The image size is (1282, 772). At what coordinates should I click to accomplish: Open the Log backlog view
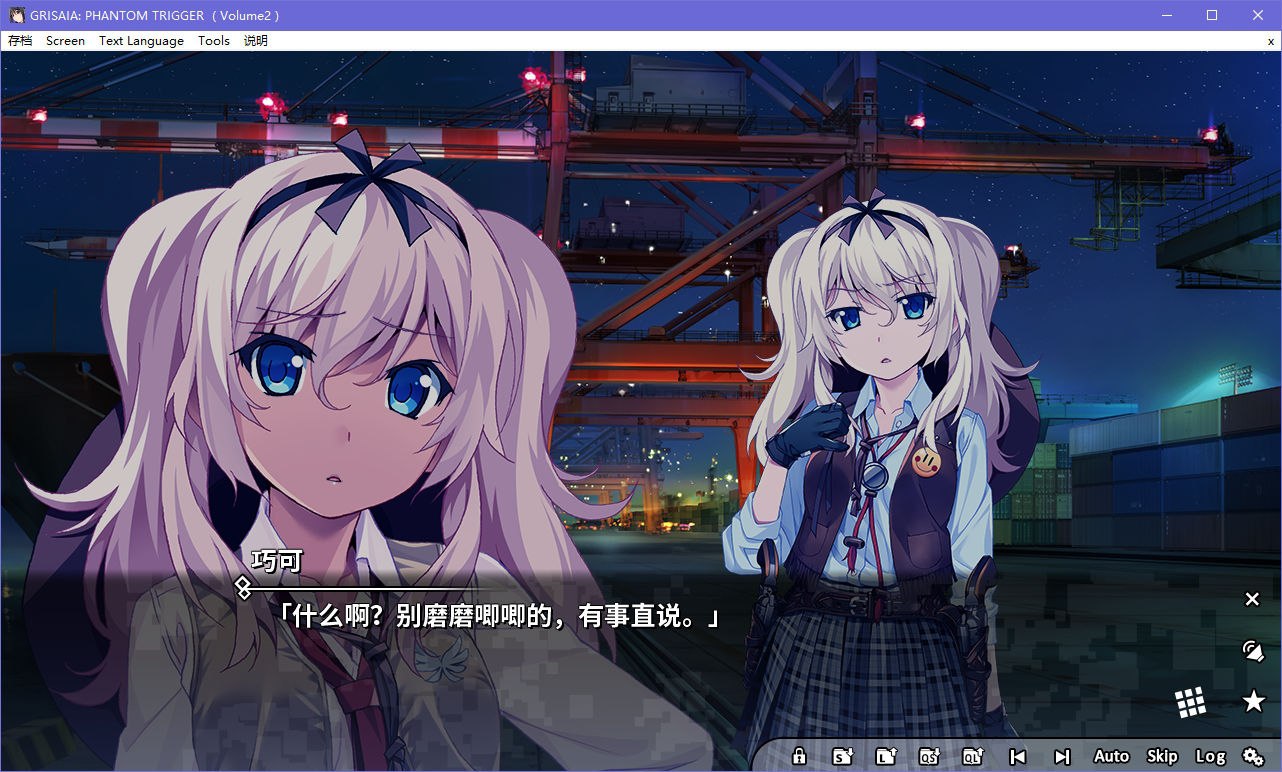[x=1210, y=756]
